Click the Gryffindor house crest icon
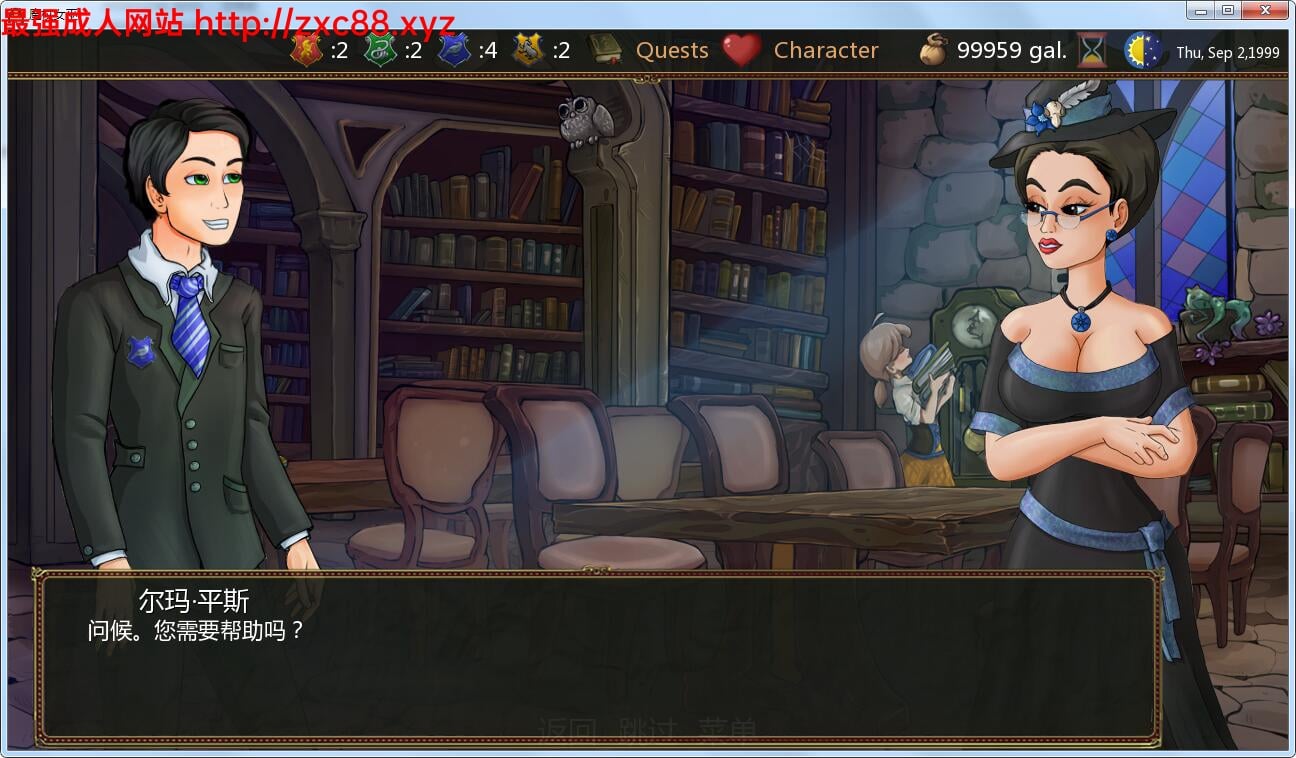Screen dimensions: 1296x758 coord(307,50)
